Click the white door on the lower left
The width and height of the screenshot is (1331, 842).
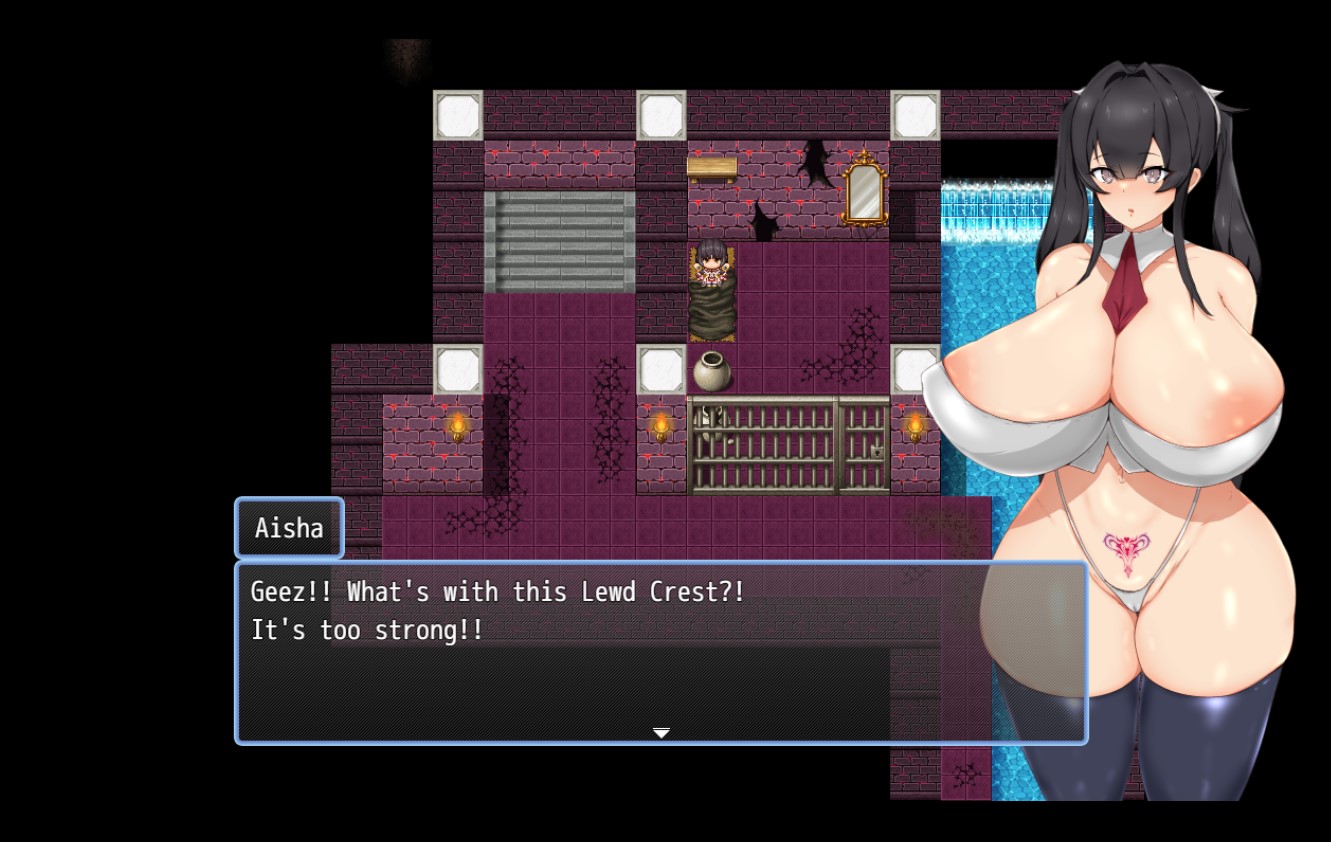click(460, 370)
